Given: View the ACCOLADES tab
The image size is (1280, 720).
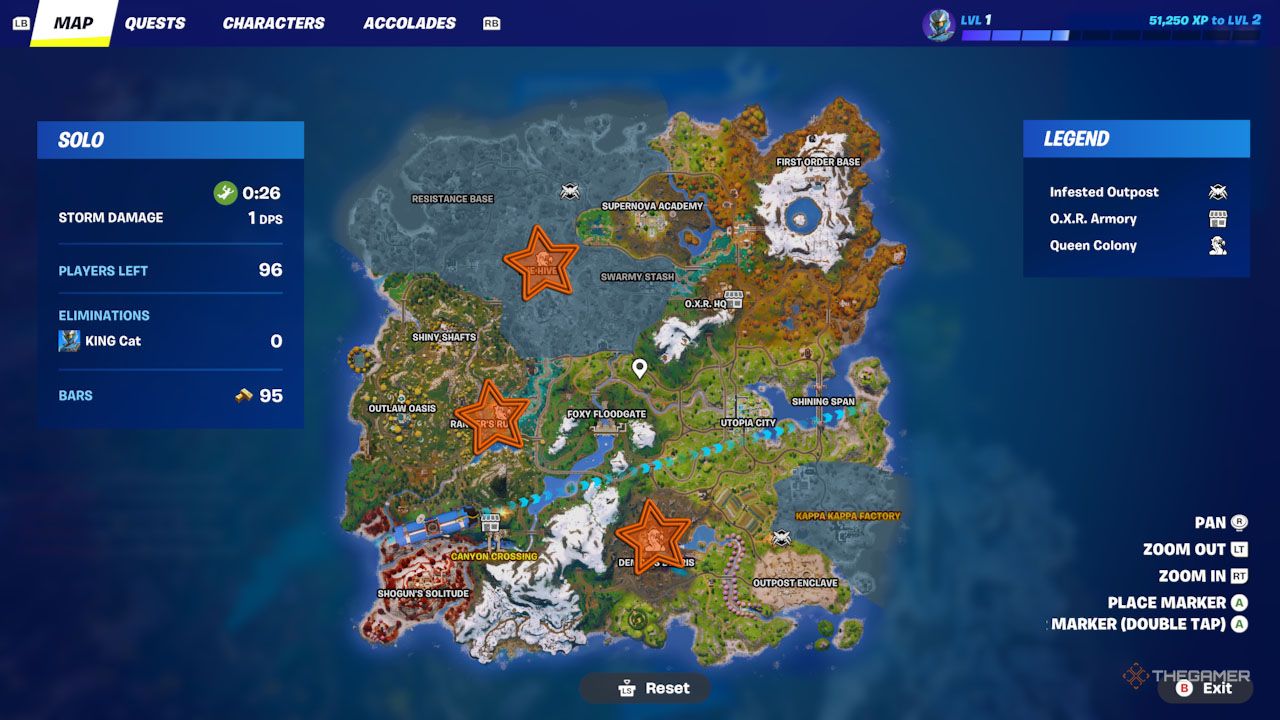Looking at the screenshot, I should (409, 22).
